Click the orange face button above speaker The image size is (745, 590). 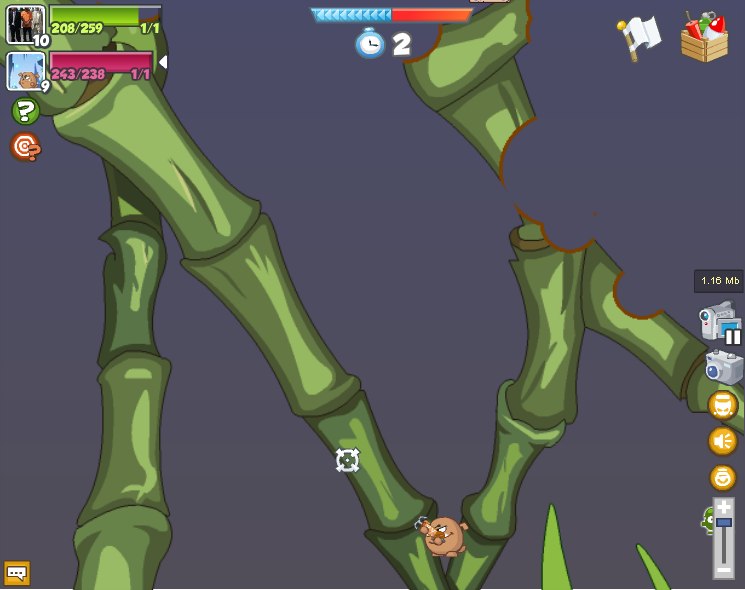point(723,405)
